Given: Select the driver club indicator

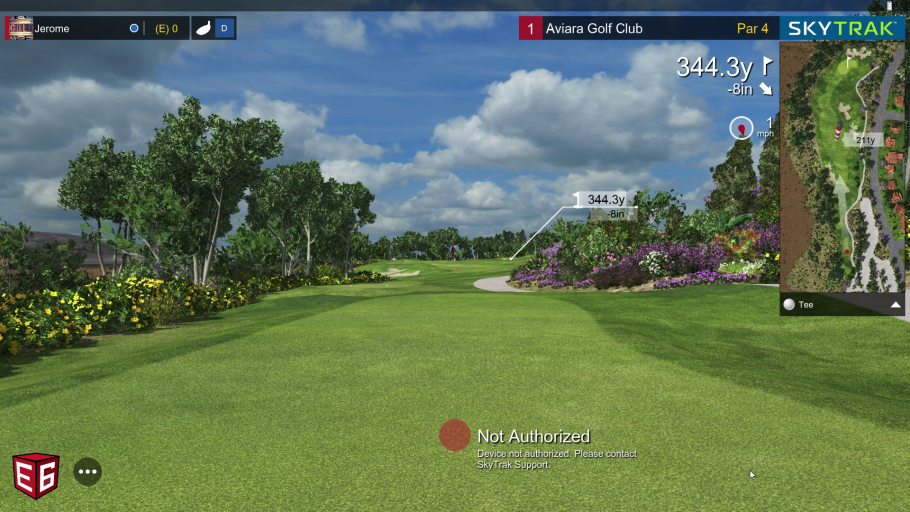Looking at the screenshot, I should (213, 28).
